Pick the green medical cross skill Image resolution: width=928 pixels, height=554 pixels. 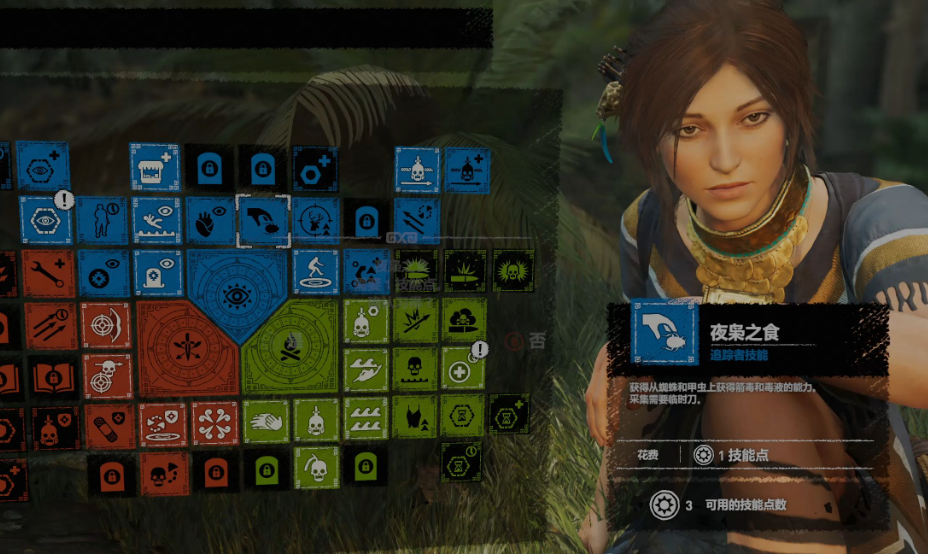pyautogui.click(x=462, y=370)
